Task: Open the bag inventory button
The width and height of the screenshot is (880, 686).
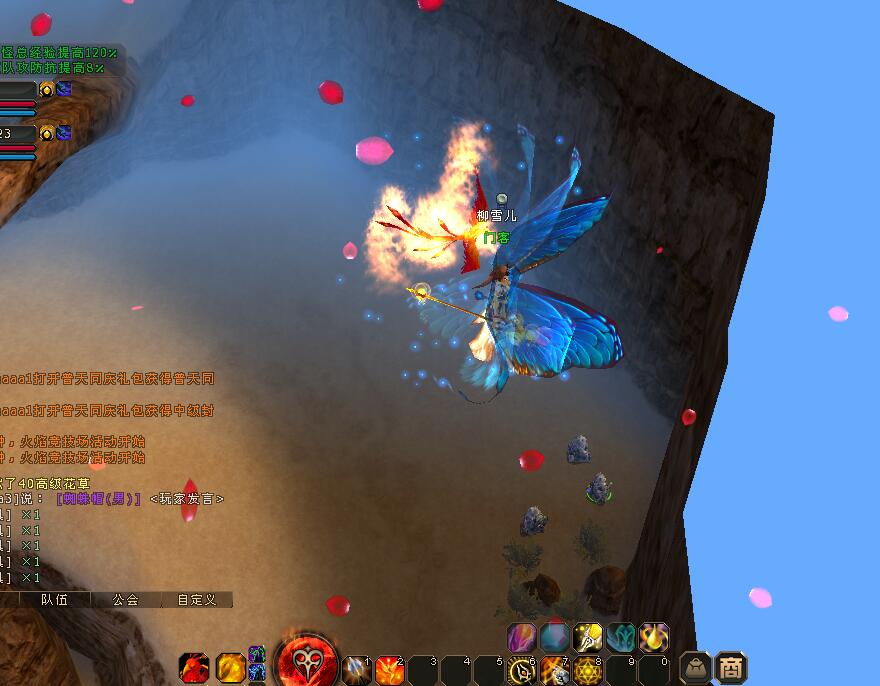Action: [696, 668]
